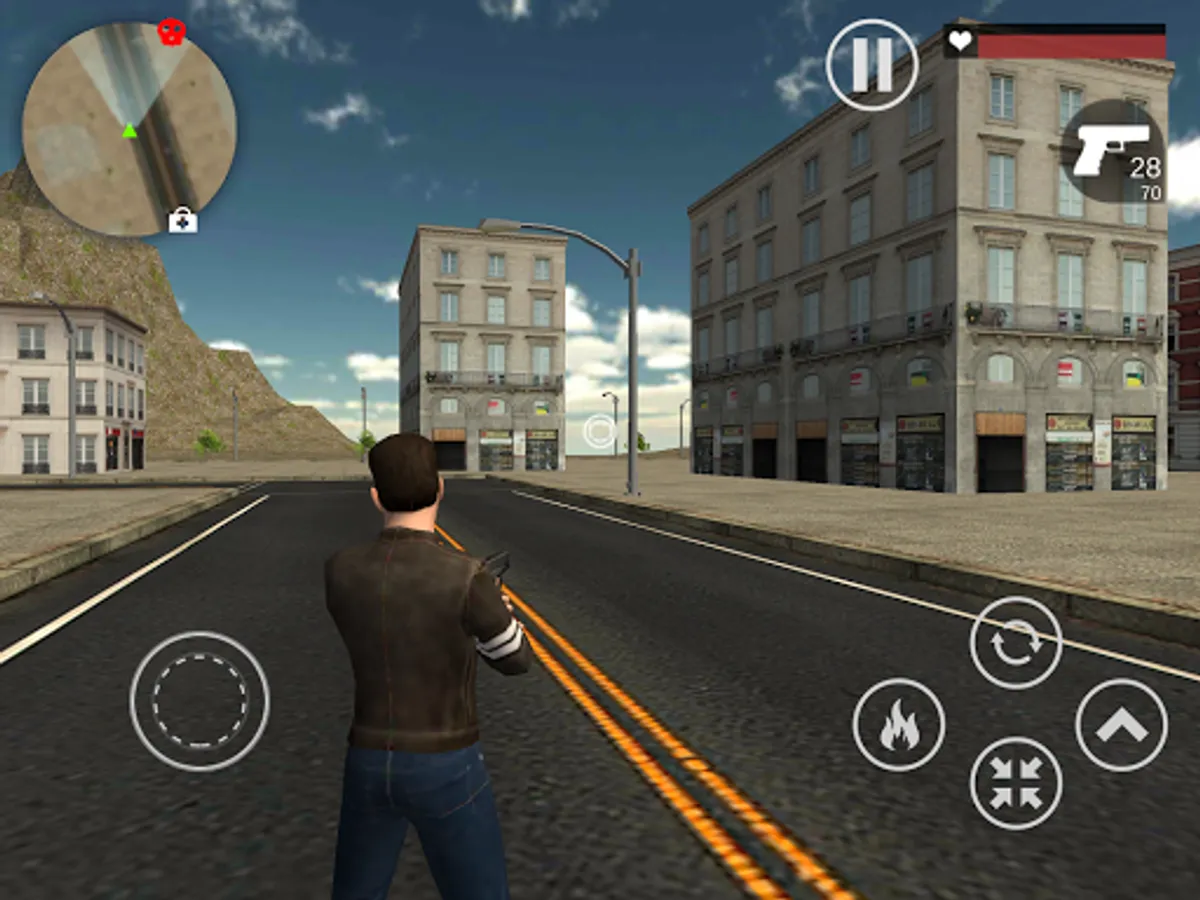Touch the virtual movement joystick
The height and width of the screenshot is (900, 1200).
click(199, 701)
